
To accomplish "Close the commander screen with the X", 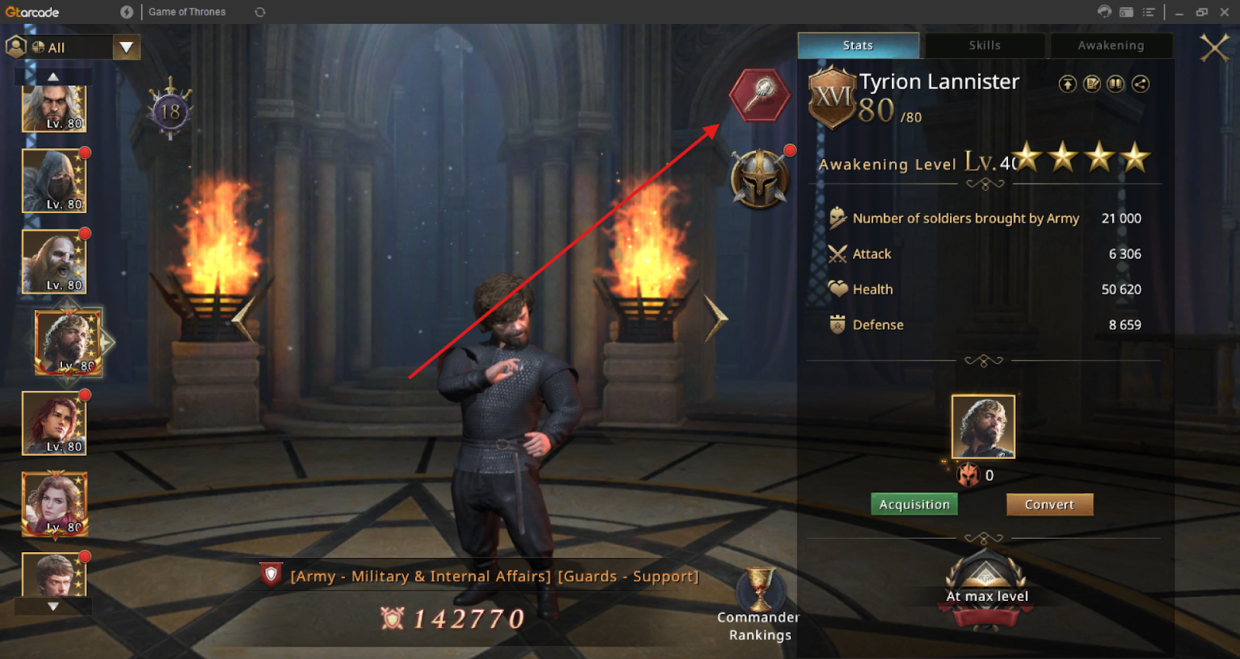I will (1214, 47).
